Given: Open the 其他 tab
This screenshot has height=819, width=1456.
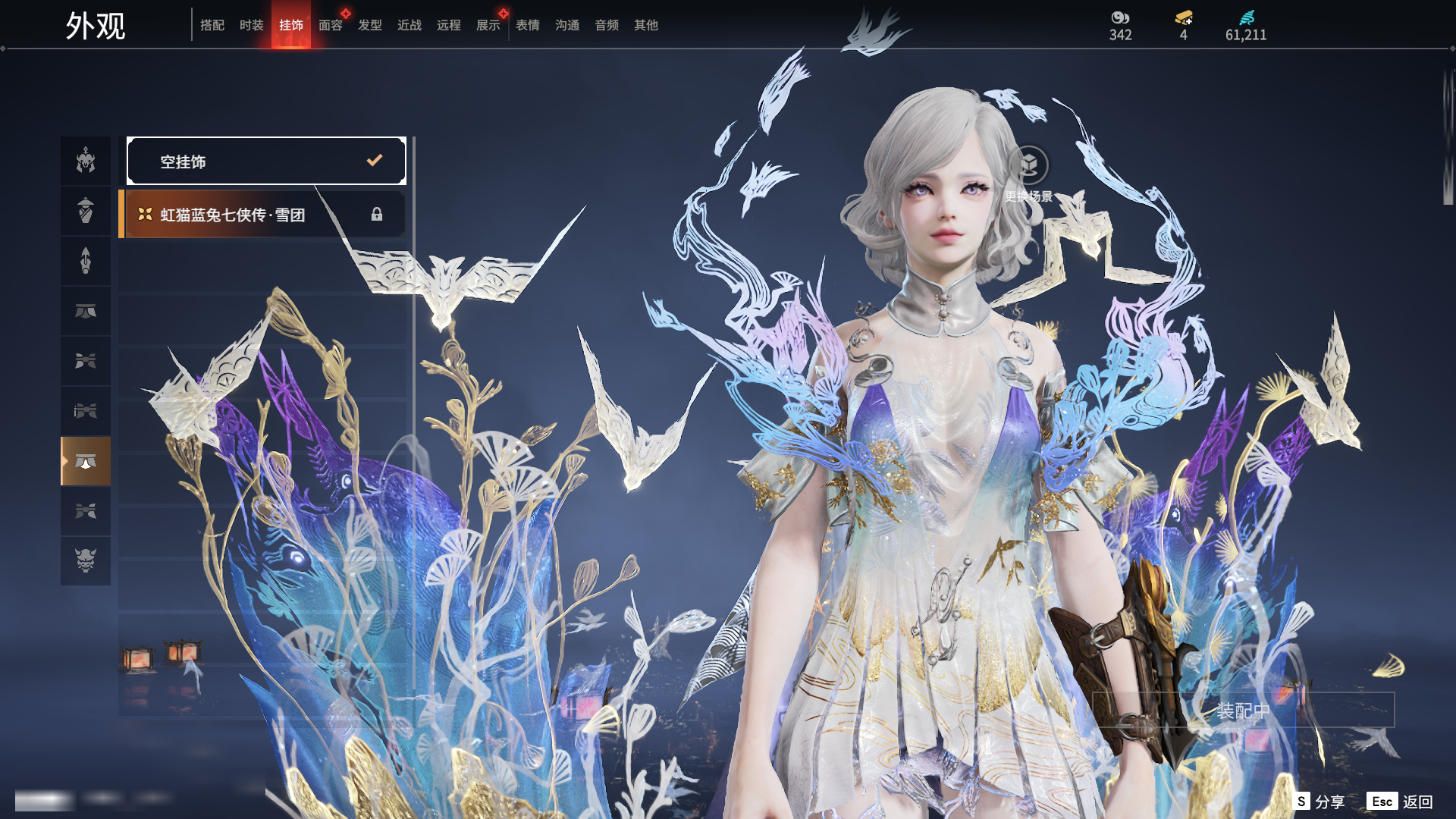Looking at the screenshot, I should click(646, 25).
